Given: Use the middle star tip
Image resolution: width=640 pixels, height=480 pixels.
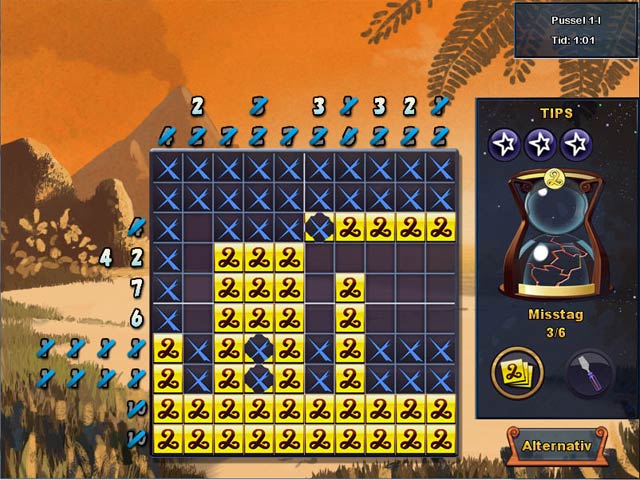Looking at the screenshot, I should coord(541,144).
